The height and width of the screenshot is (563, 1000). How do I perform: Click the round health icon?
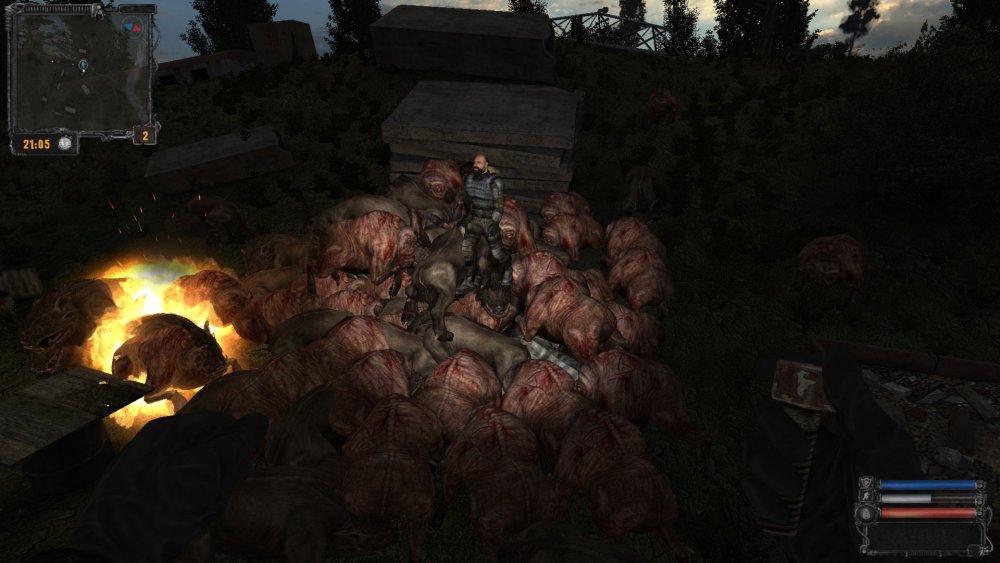point(866,513)
